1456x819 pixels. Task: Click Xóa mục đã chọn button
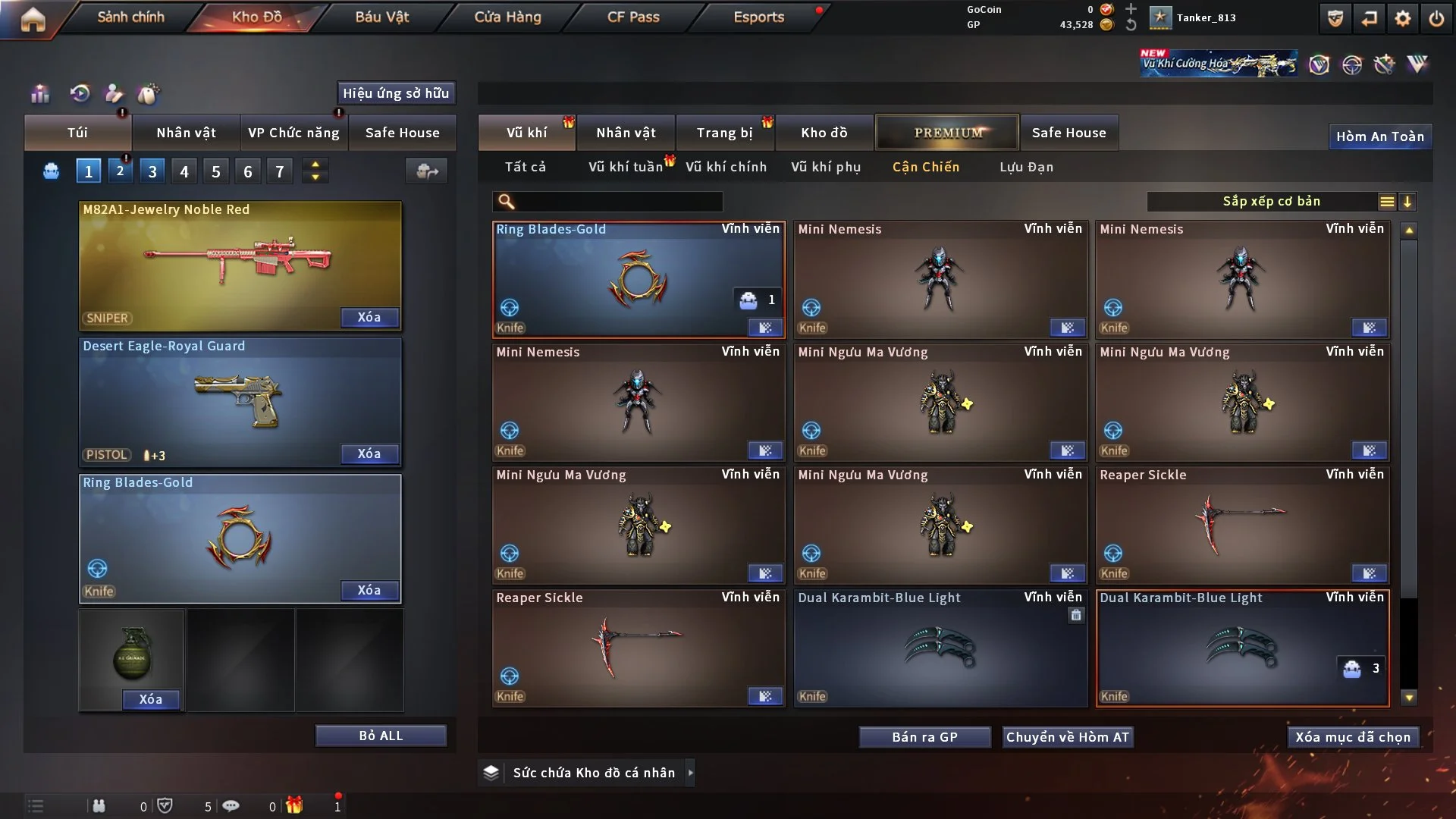(1353, 737)
